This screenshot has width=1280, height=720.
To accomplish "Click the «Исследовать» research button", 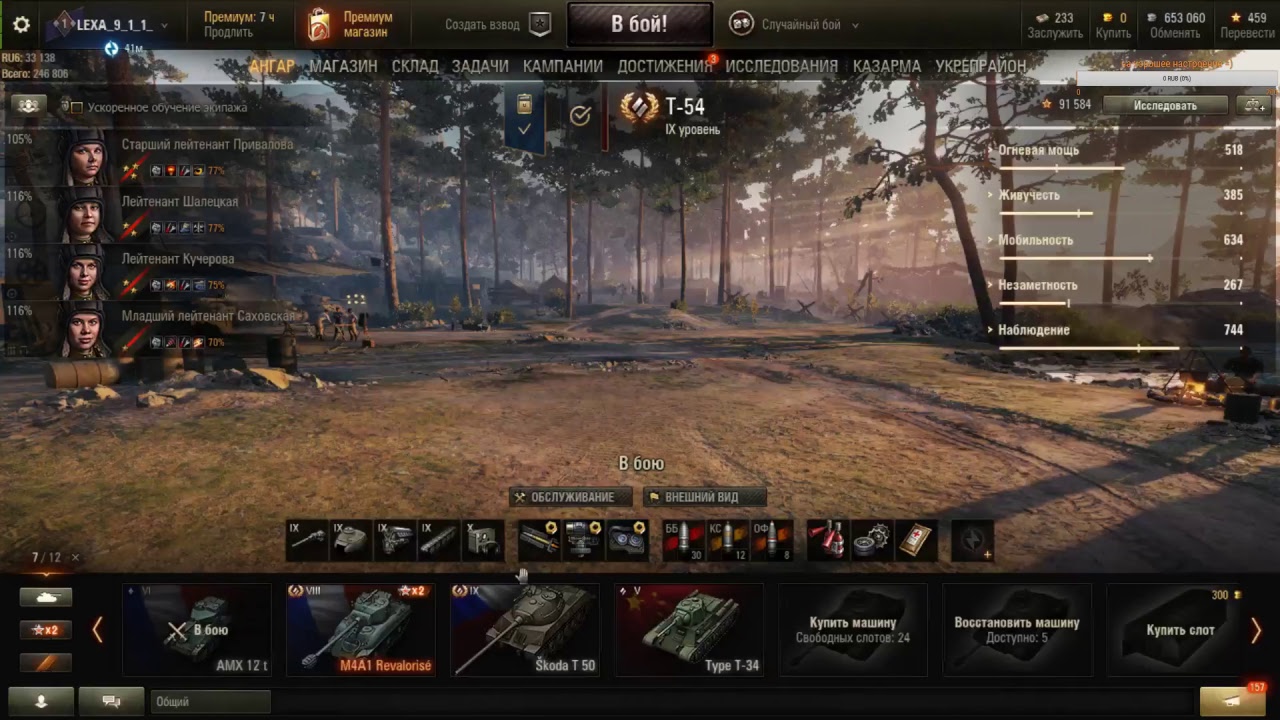I will tap(1164, 104).
